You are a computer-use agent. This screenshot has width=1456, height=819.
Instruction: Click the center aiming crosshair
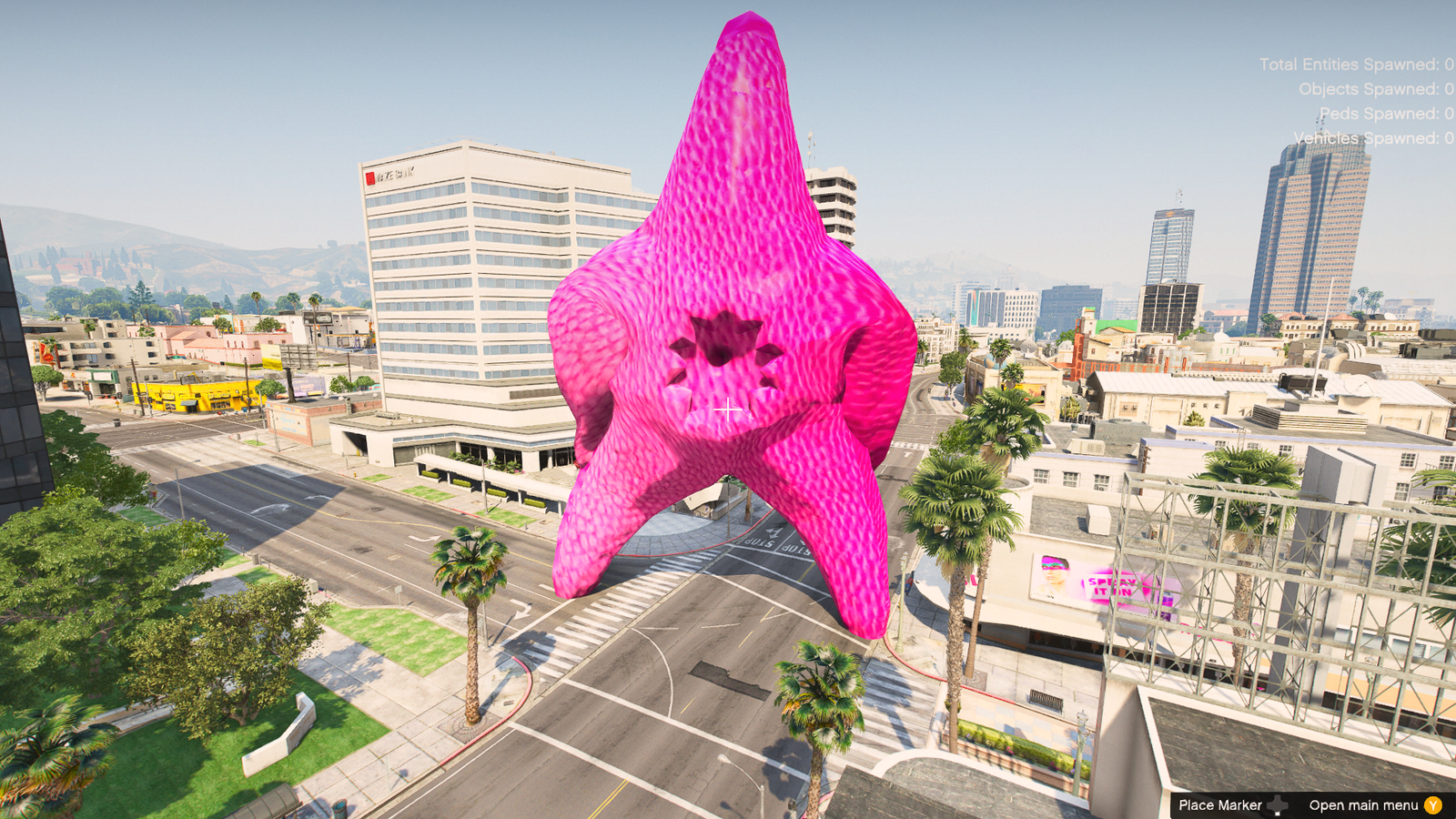tap(728, 409)
